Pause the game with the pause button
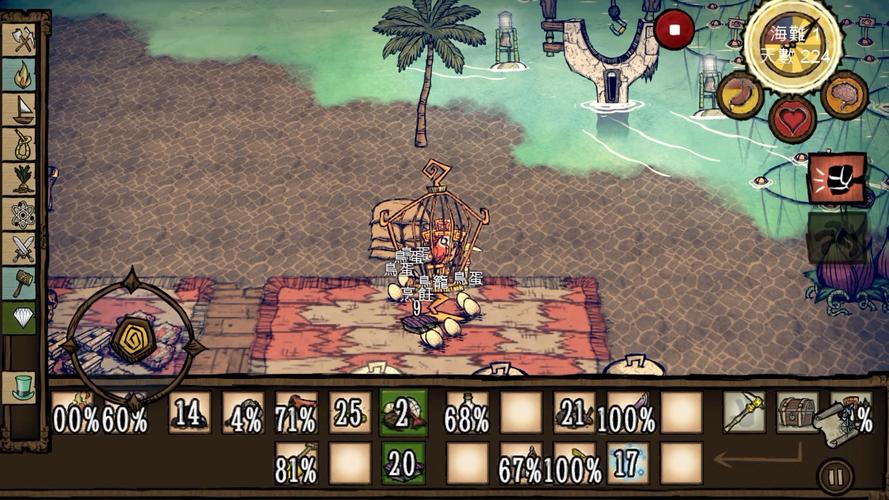This screenshot has width=889, height=500. [835, 476]
